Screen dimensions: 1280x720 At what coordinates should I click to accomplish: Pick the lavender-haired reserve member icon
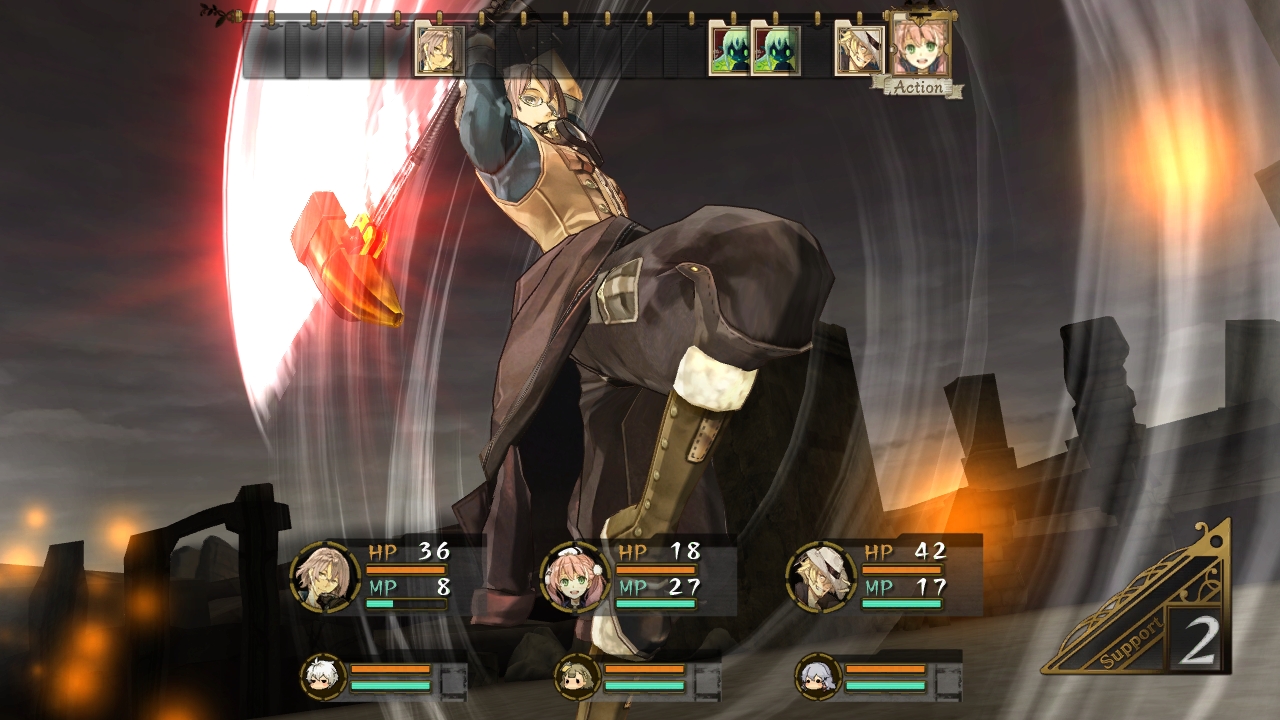click(819, 677)
